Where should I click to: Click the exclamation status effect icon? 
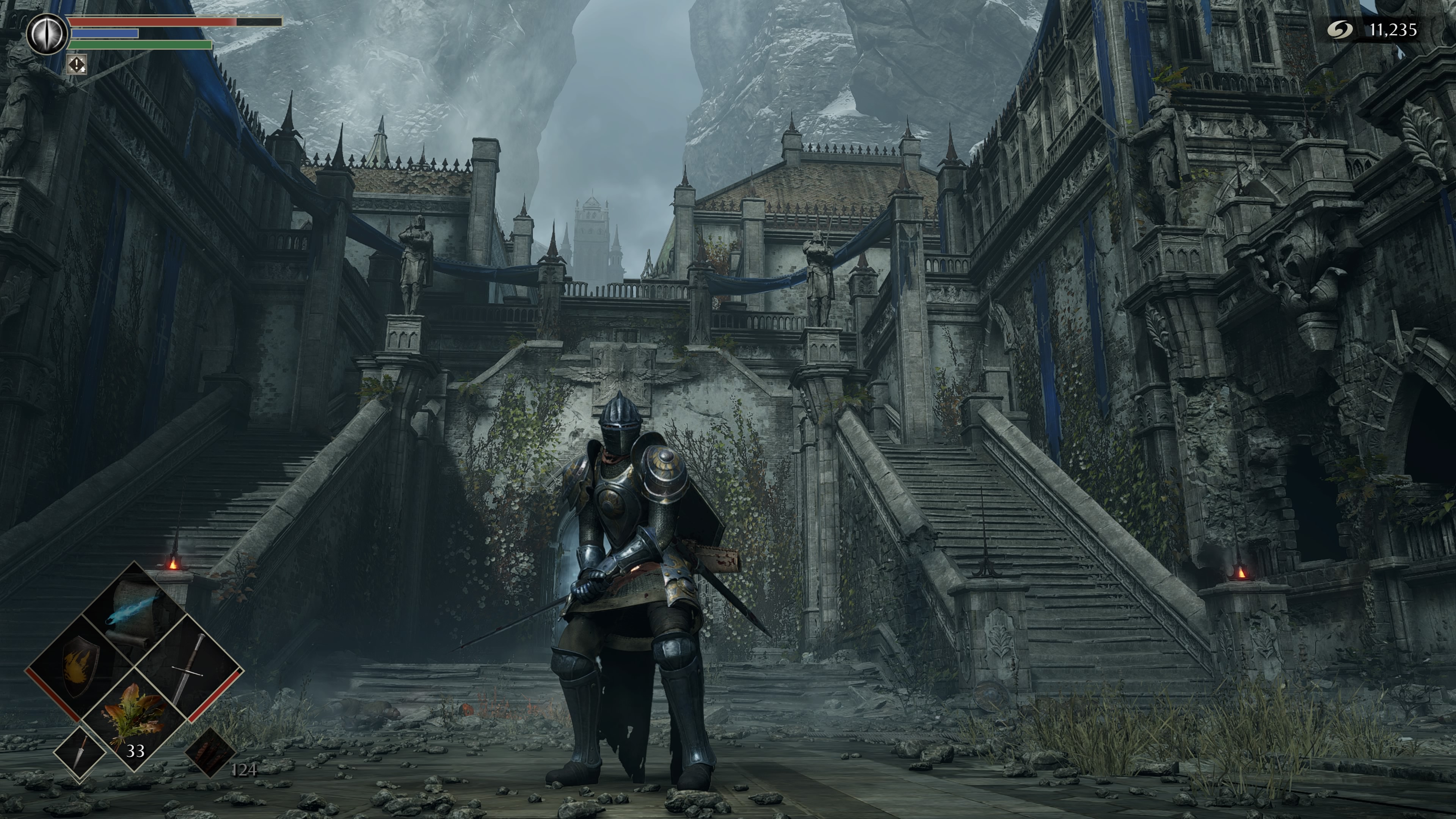pyautogui.click(x=77, y=64)
